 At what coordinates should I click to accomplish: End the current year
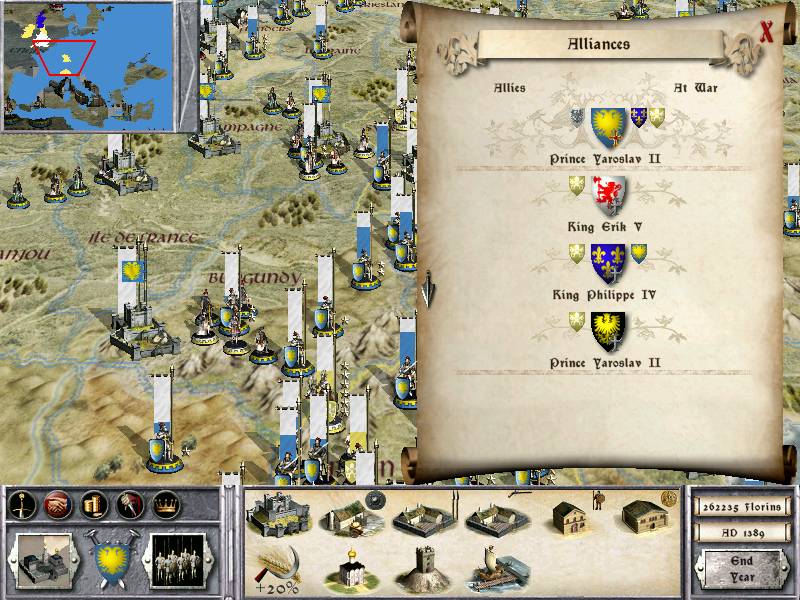[x=741, y=569]
